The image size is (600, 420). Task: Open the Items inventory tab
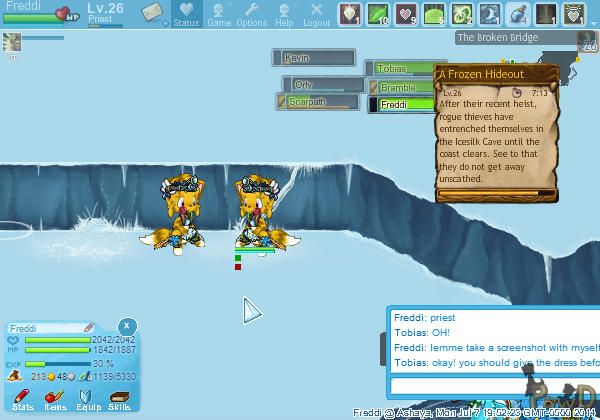[x=55, y=401]
